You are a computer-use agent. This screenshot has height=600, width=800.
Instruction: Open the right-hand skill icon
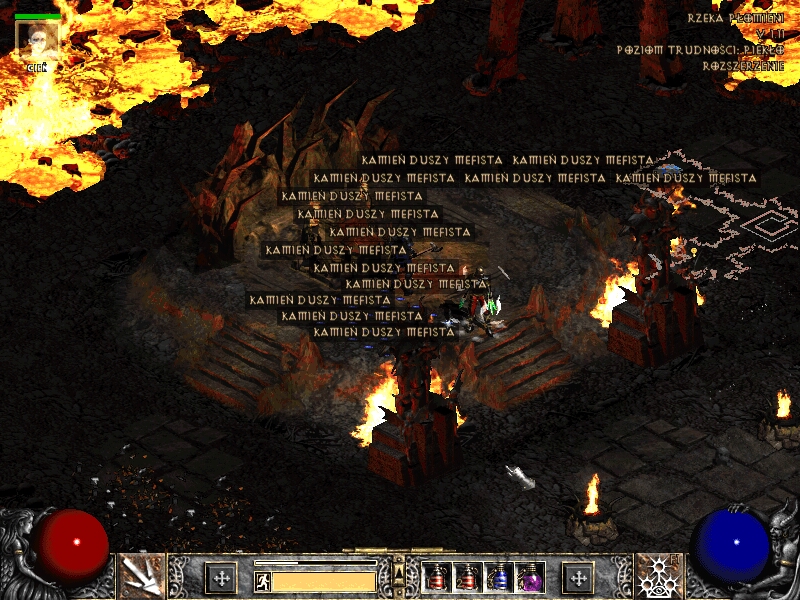658,576
